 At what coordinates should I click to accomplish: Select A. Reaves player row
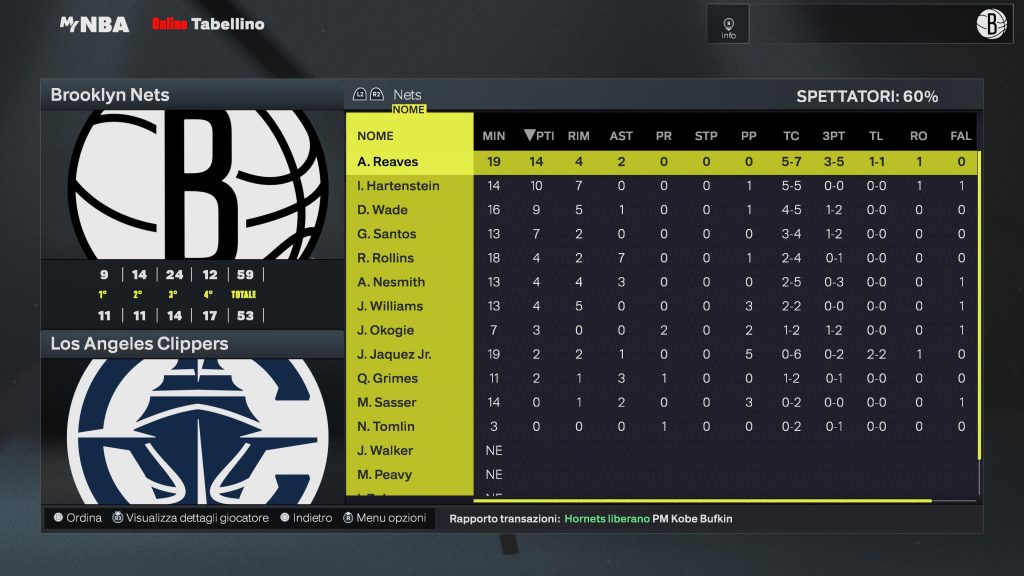point(388,162)
